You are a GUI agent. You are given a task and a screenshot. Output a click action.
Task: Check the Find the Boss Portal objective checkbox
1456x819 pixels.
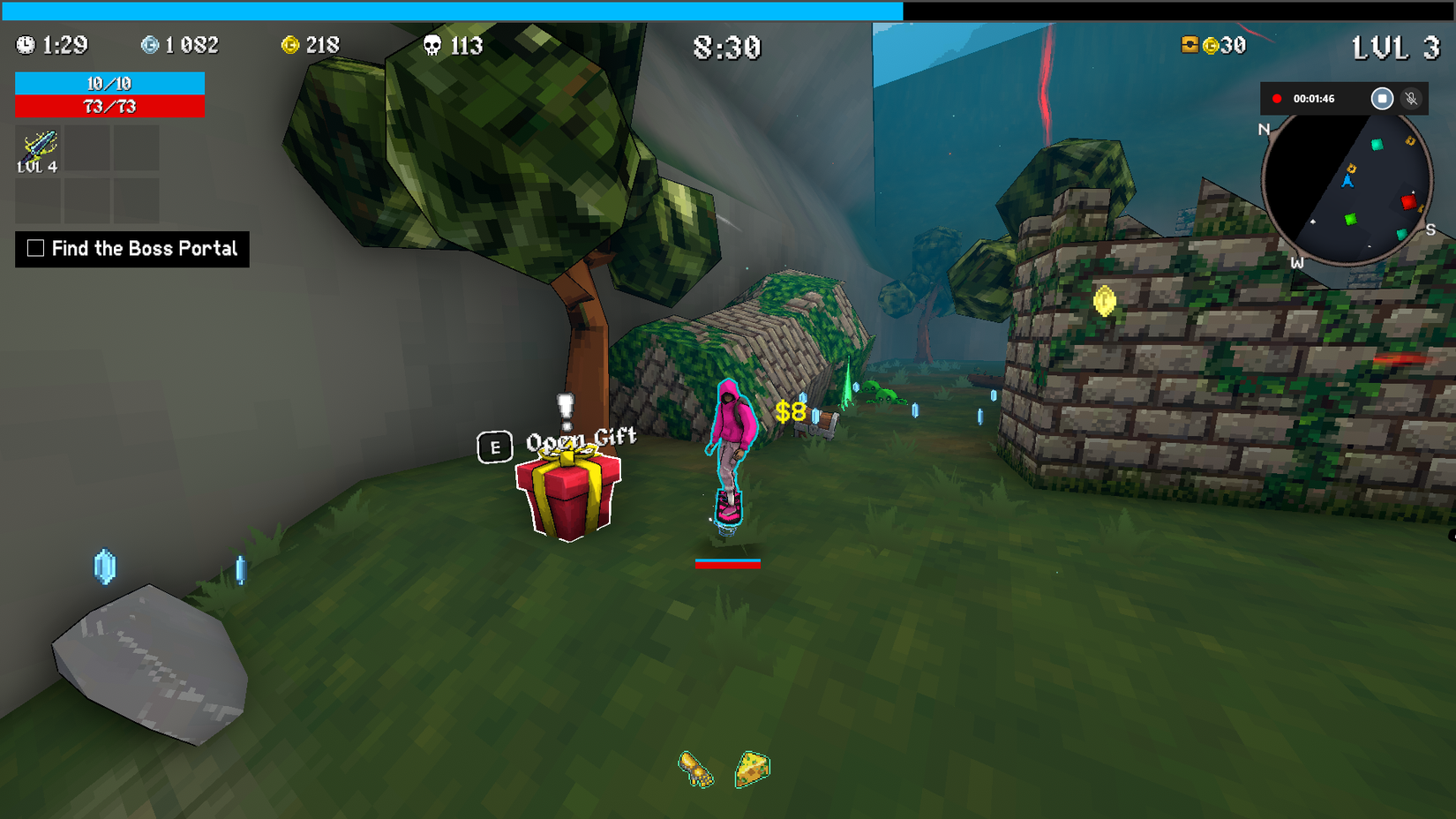point(34,249)
